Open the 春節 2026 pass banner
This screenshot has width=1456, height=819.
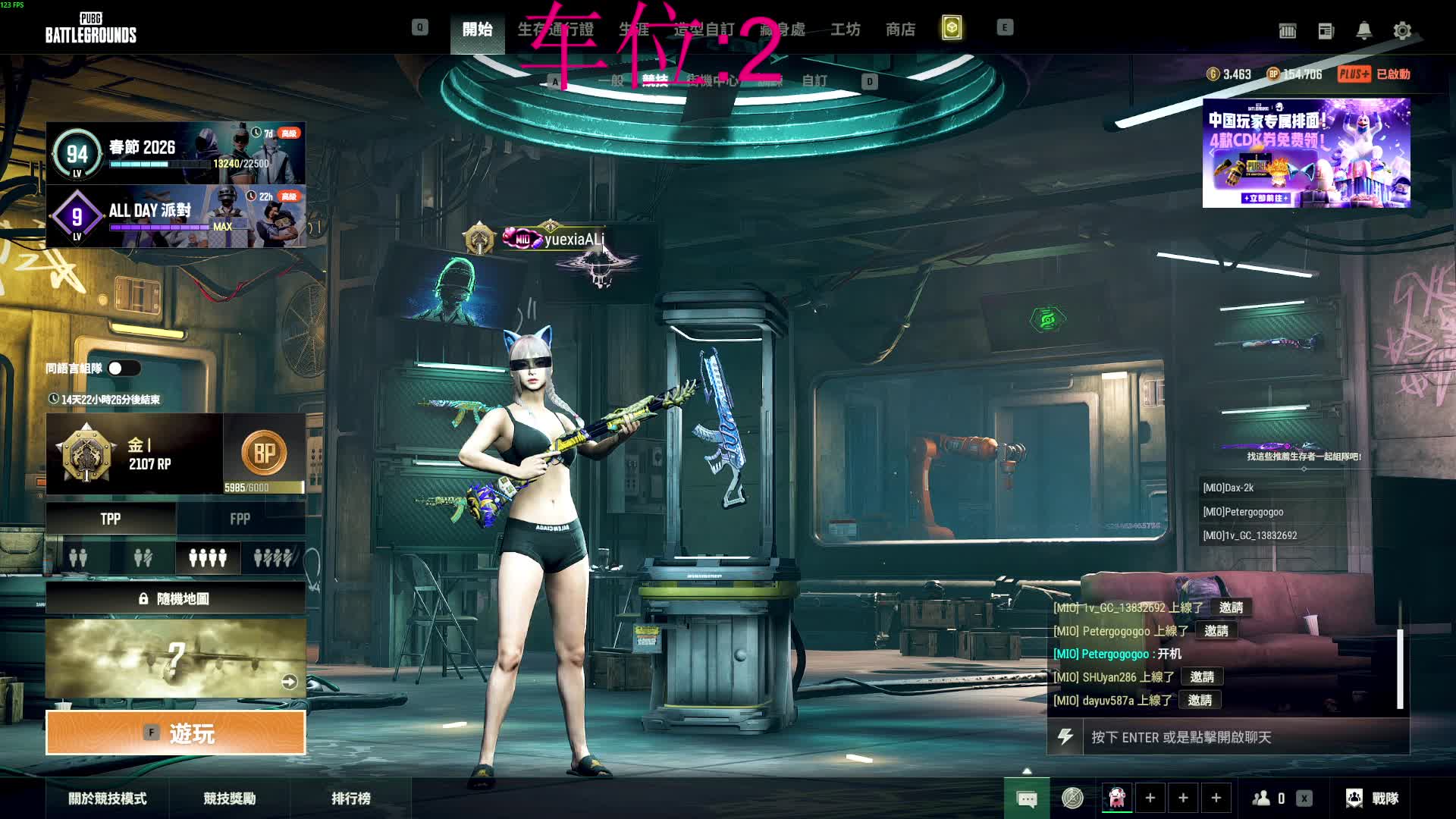click(x=176, y=153)
